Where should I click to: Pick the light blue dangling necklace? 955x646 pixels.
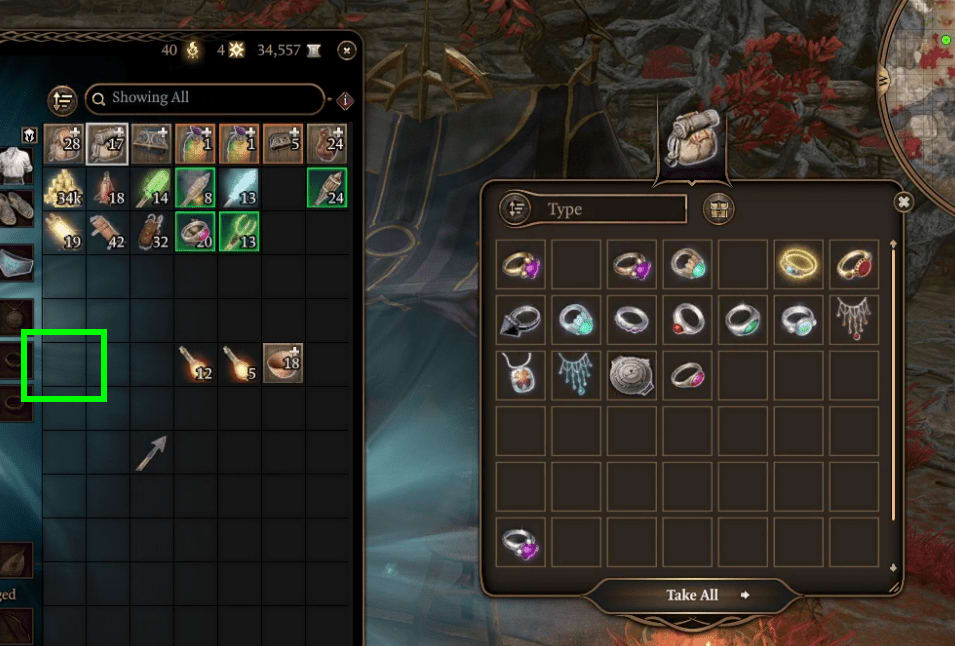[x=577, y=375]
